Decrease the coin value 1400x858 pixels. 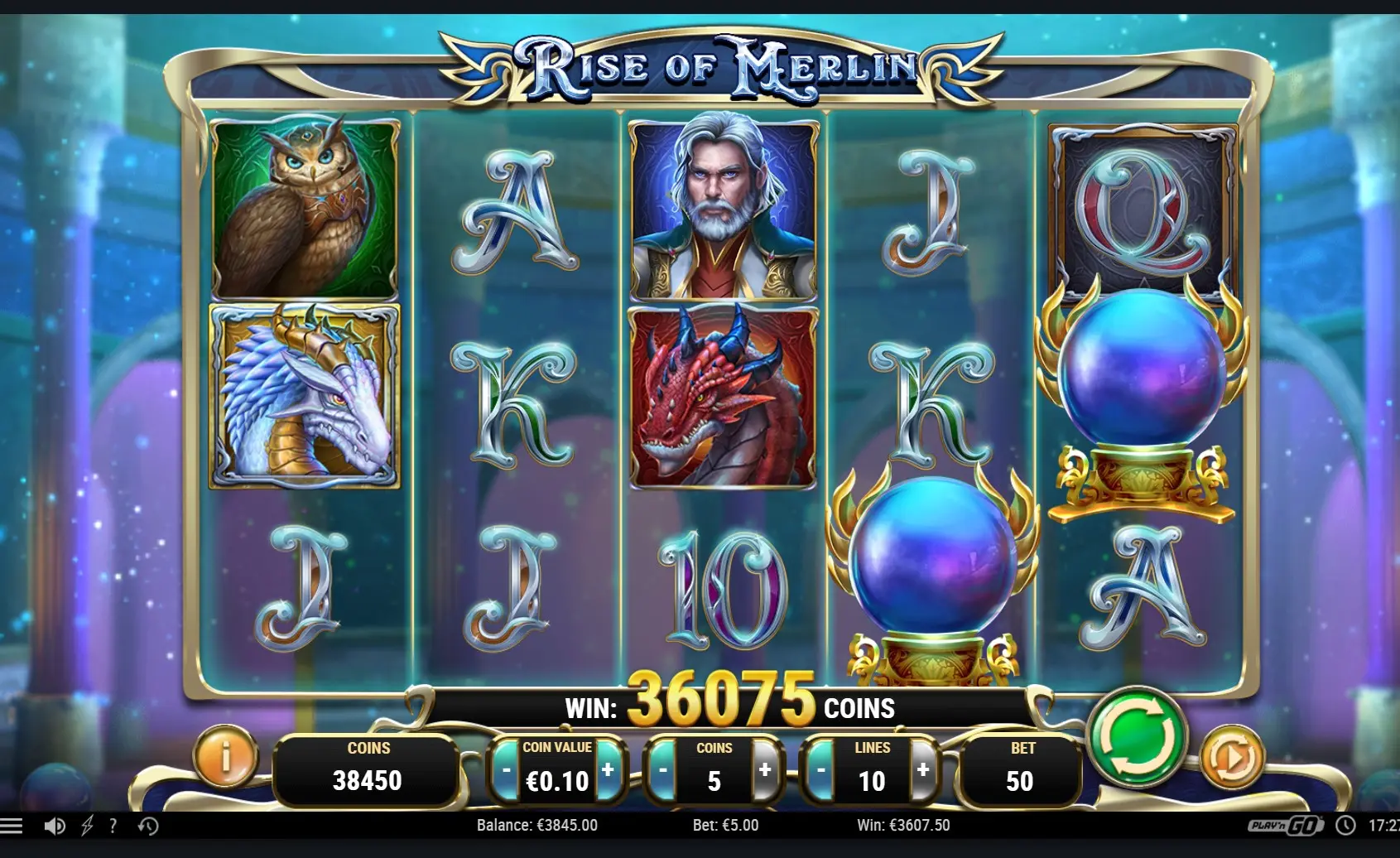tap(506, 771)
